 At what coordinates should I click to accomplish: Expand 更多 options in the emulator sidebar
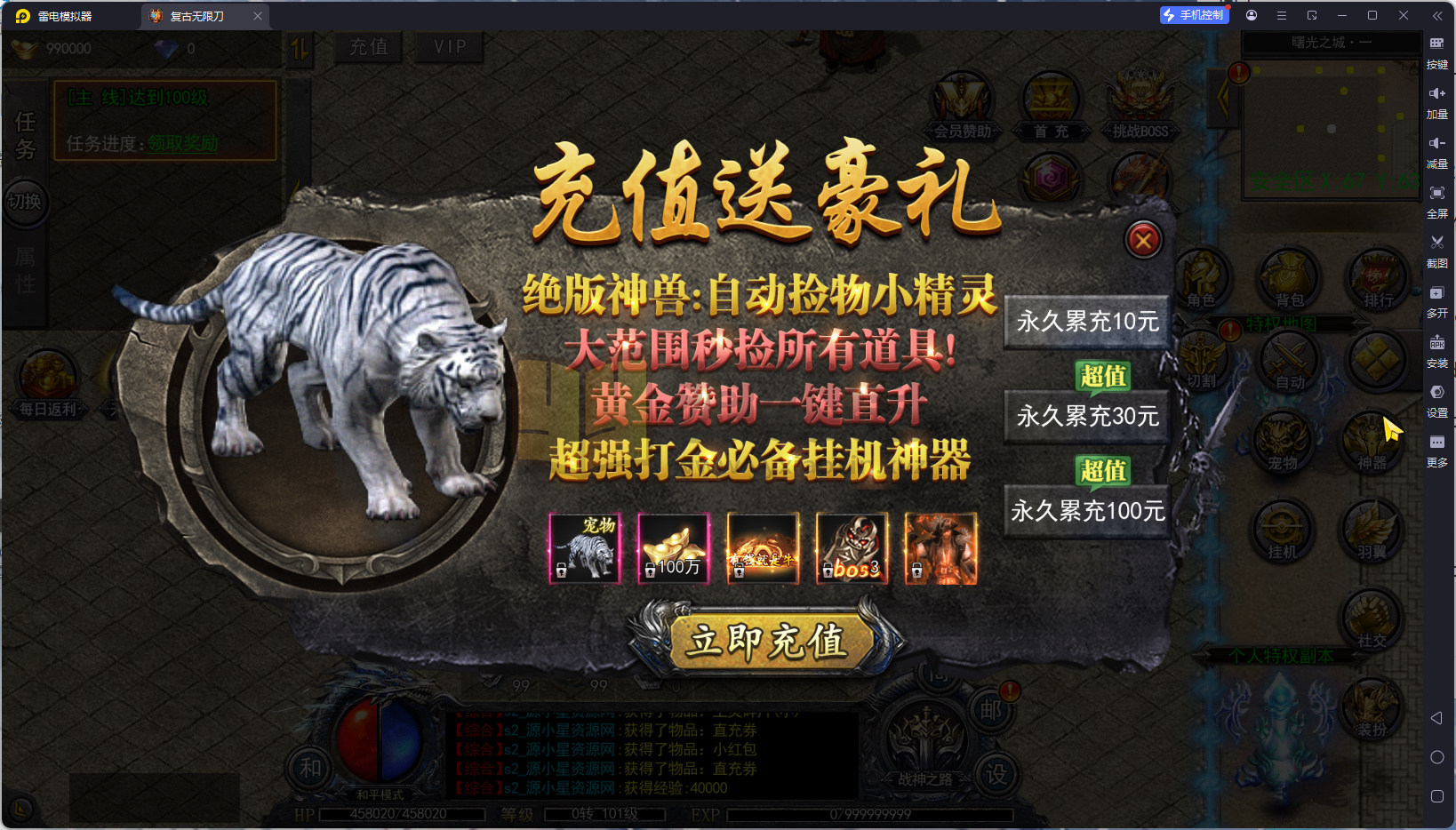(x=1438, y=449)
